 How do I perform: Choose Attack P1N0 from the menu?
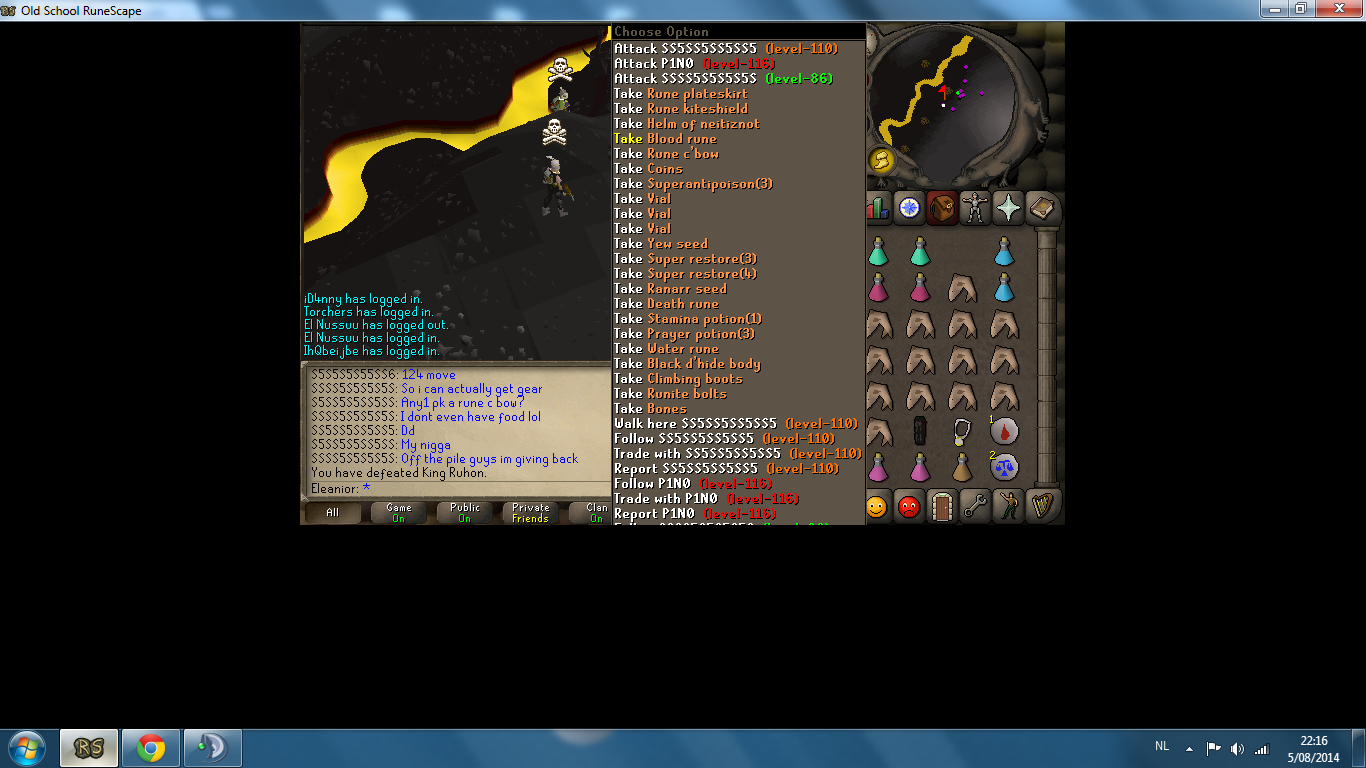coord(660,62)
